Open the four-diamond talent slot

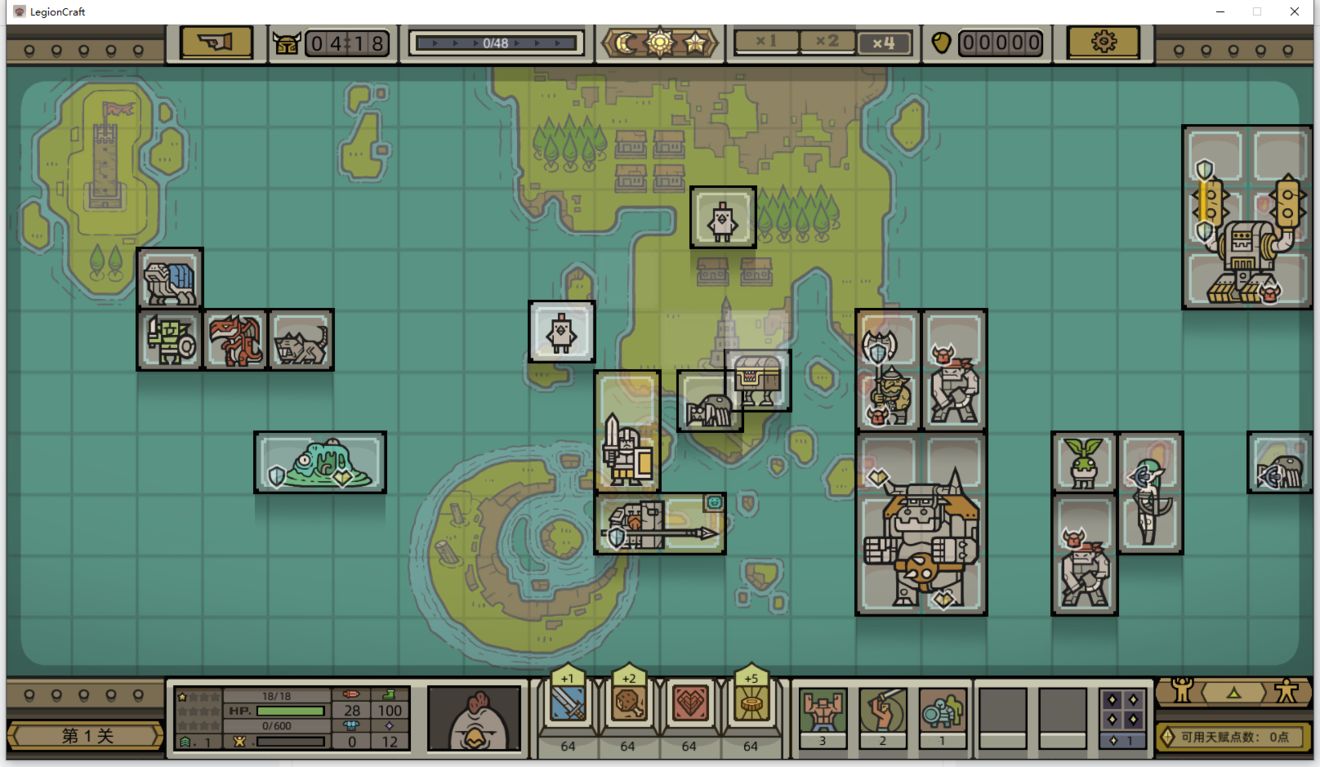coord(1122,711)
